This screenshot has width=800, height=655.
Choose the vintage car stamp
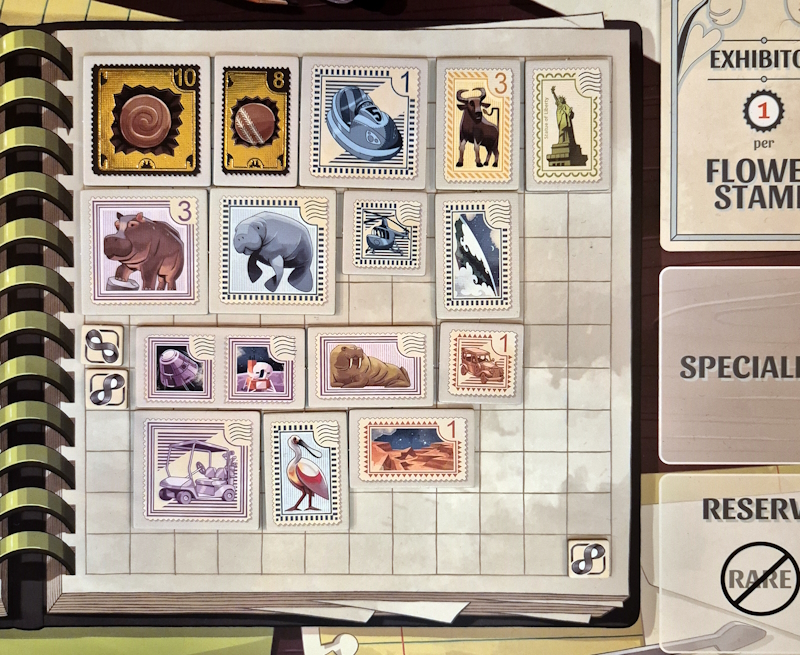[x=480, y=364]
